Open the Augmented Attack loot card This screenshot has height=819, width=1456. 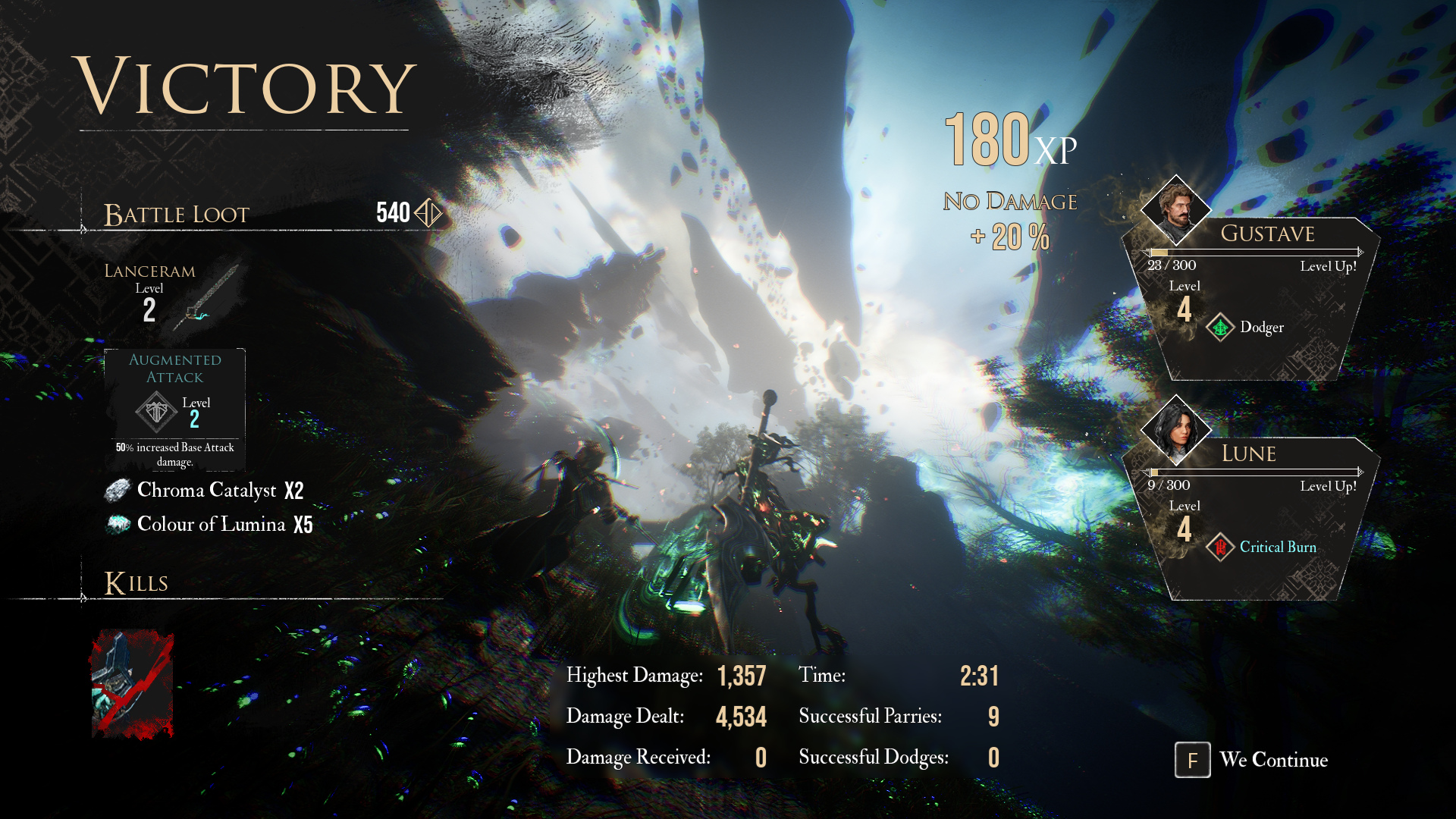pyautogui.click(x=175, y=409)
